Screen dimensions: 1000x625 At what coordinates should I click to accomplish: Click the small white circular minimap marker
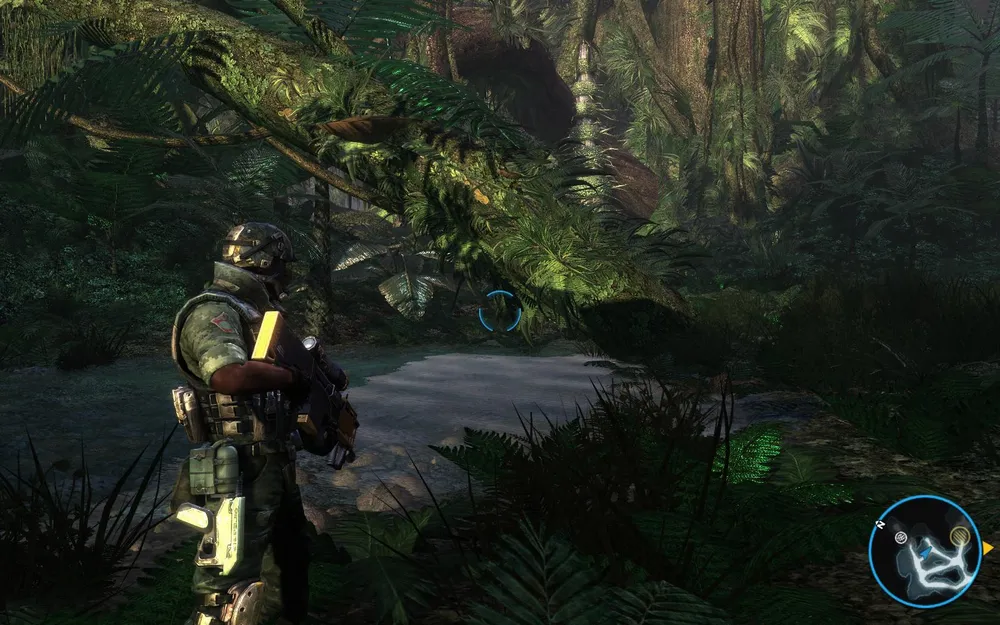901,538
